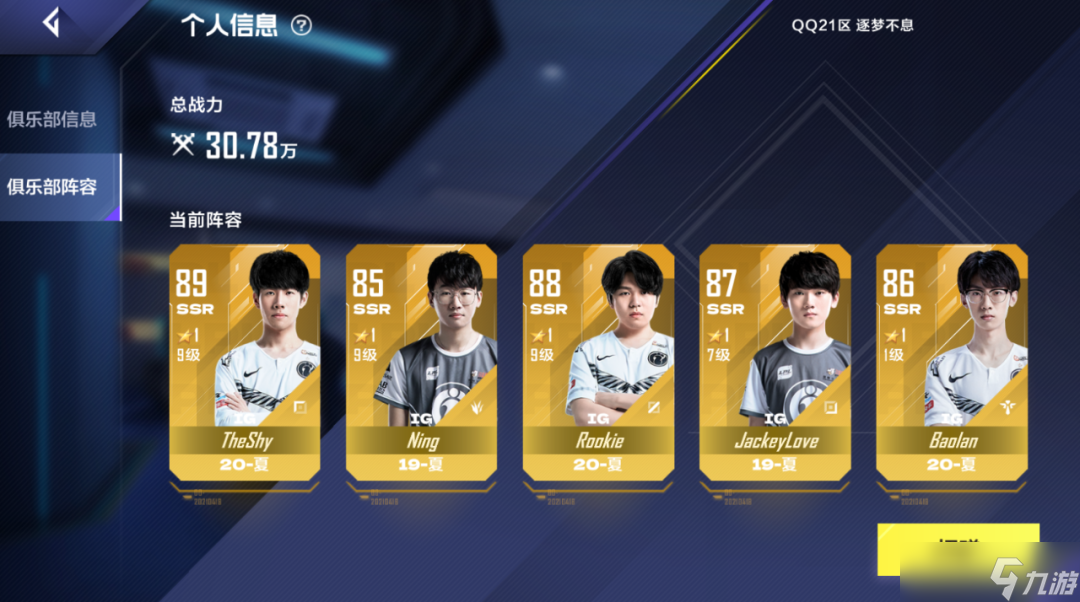Open the help question mark icon
This screenshot has height=602, width=1080.
[x=301, y=26]
